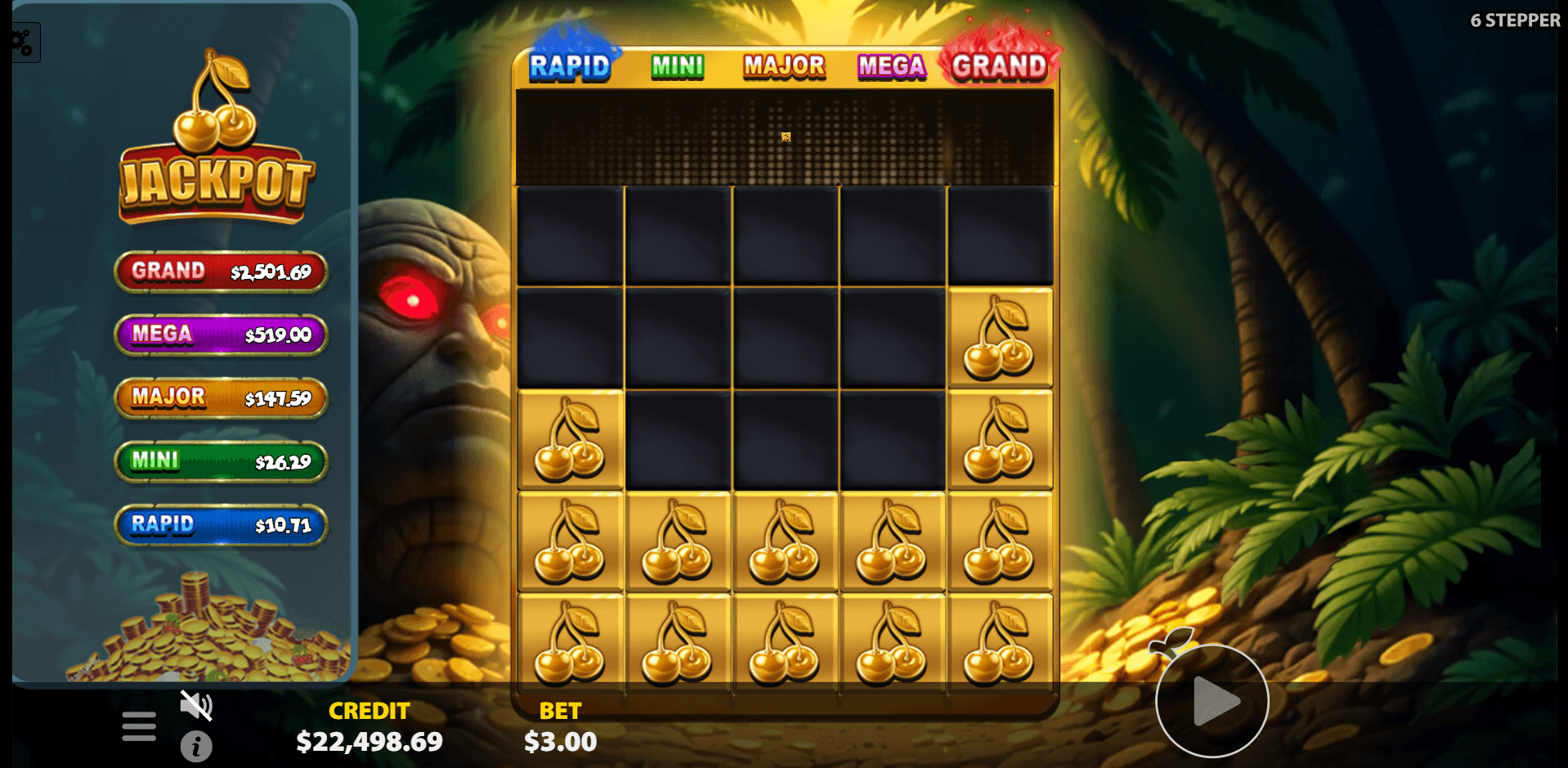Click the 6 STEPPER label
The image size is (1568, 768).
[x=1516, y=20]
